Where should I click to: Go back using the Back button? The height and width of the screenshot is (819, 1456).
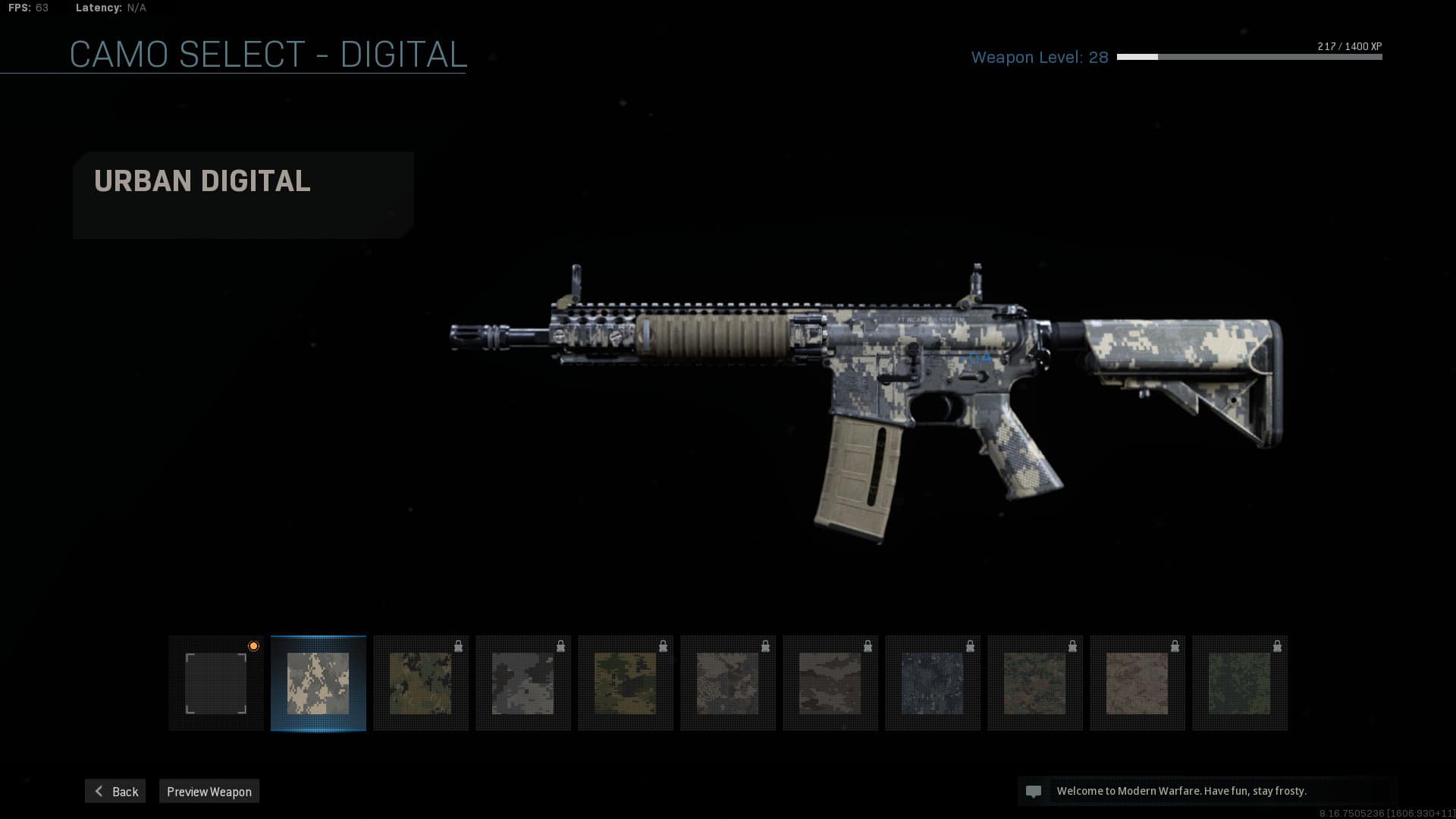click(115, 791)
